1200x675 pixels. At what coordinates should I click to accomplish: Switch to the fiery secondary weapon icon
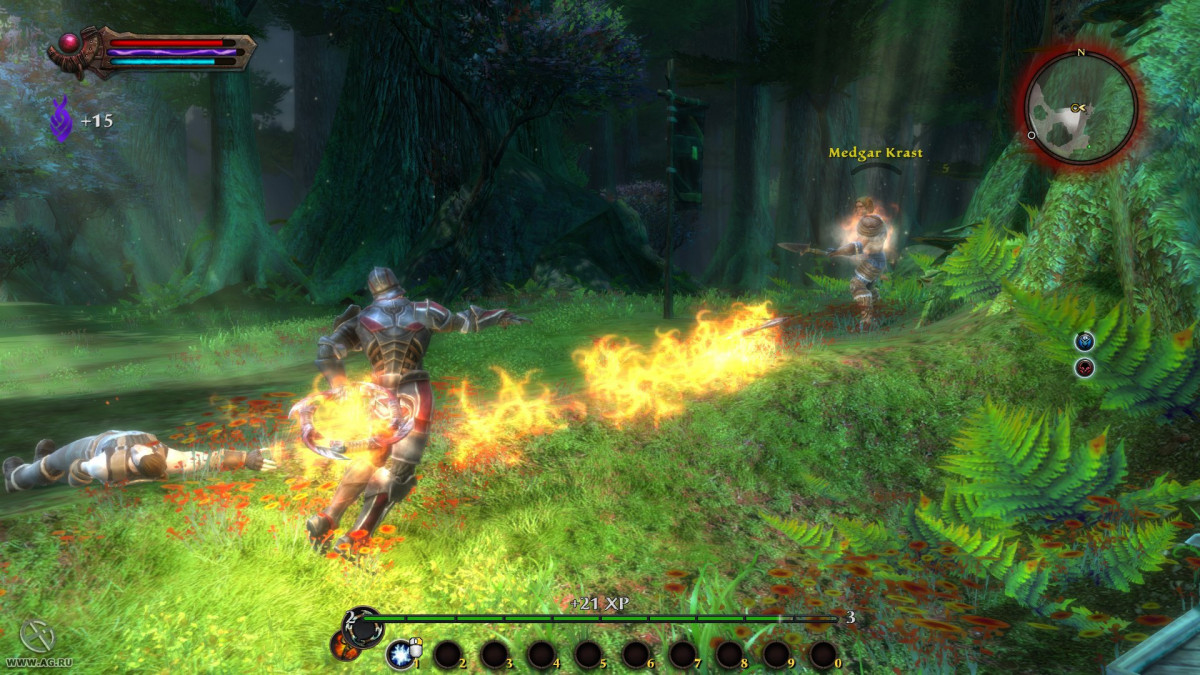[344, 647]
